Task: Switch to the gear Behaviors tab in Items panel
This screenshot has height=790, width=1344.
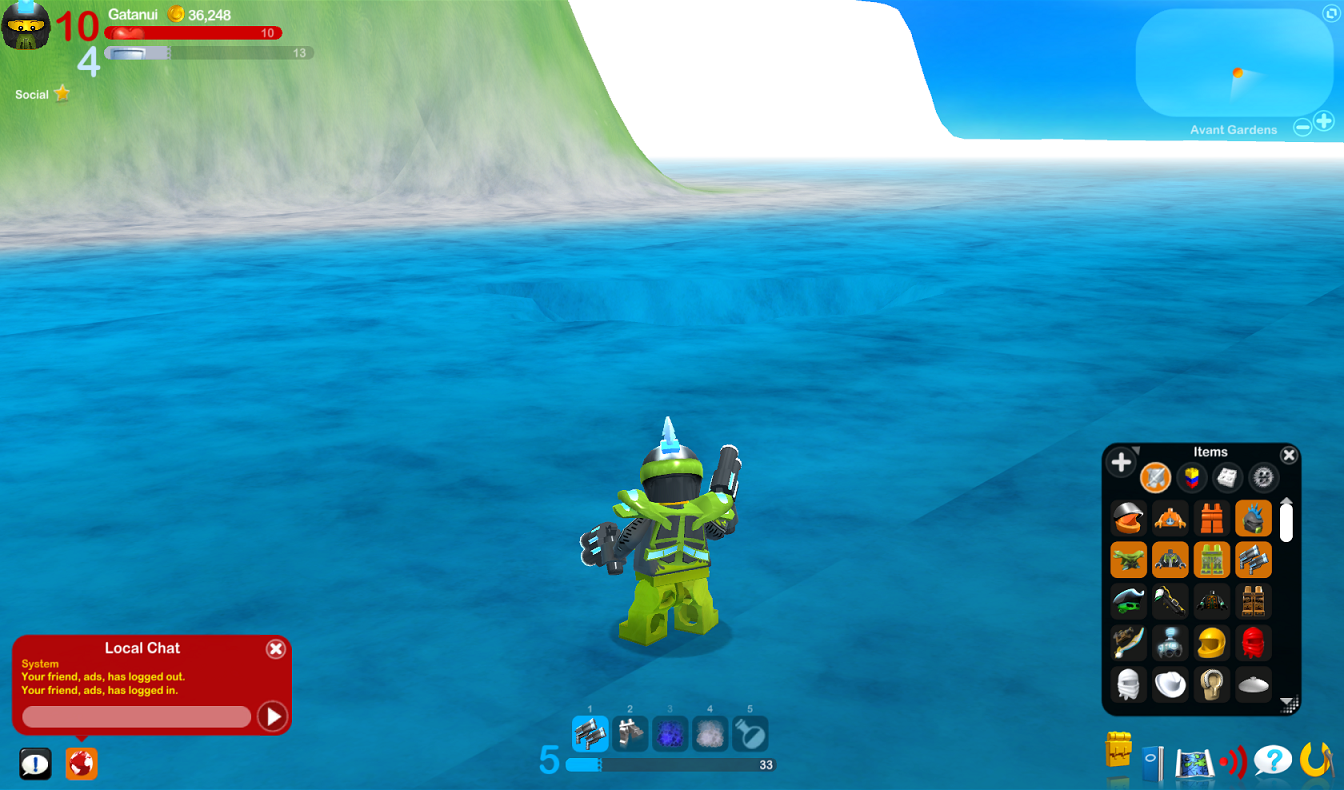Action: pyautogui.click(x=1261, y=476)
